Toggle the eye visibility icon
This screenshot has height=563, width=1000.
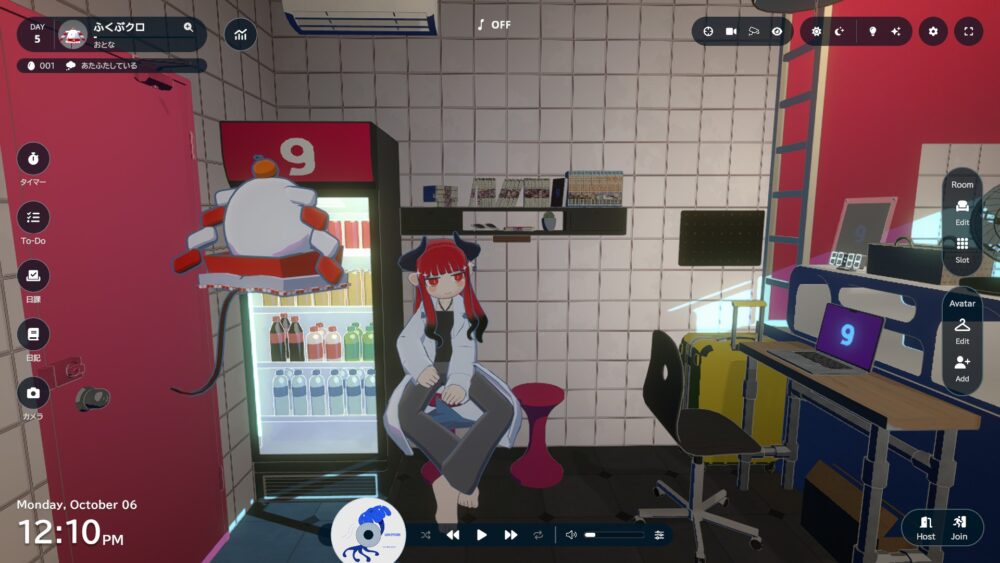coord(777,32)
